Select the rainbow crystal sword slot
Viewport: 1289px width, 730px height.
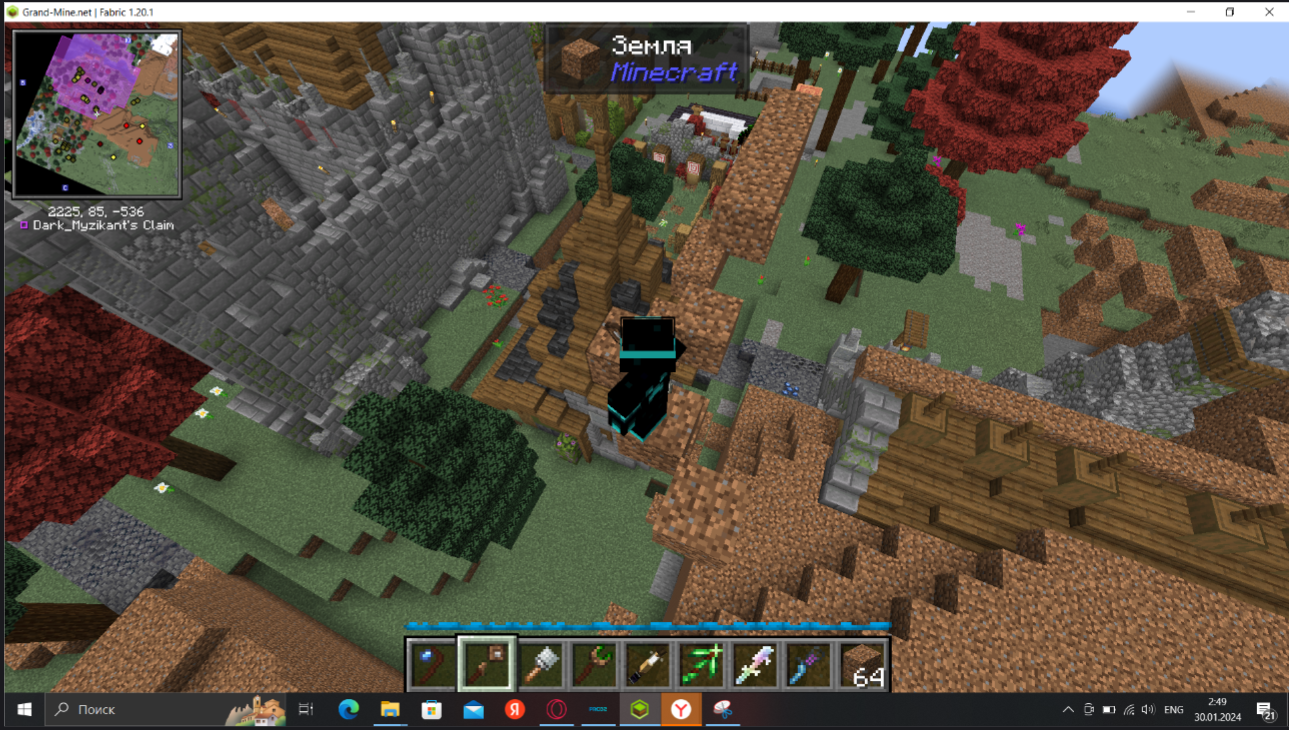click(x=755, y=665)
